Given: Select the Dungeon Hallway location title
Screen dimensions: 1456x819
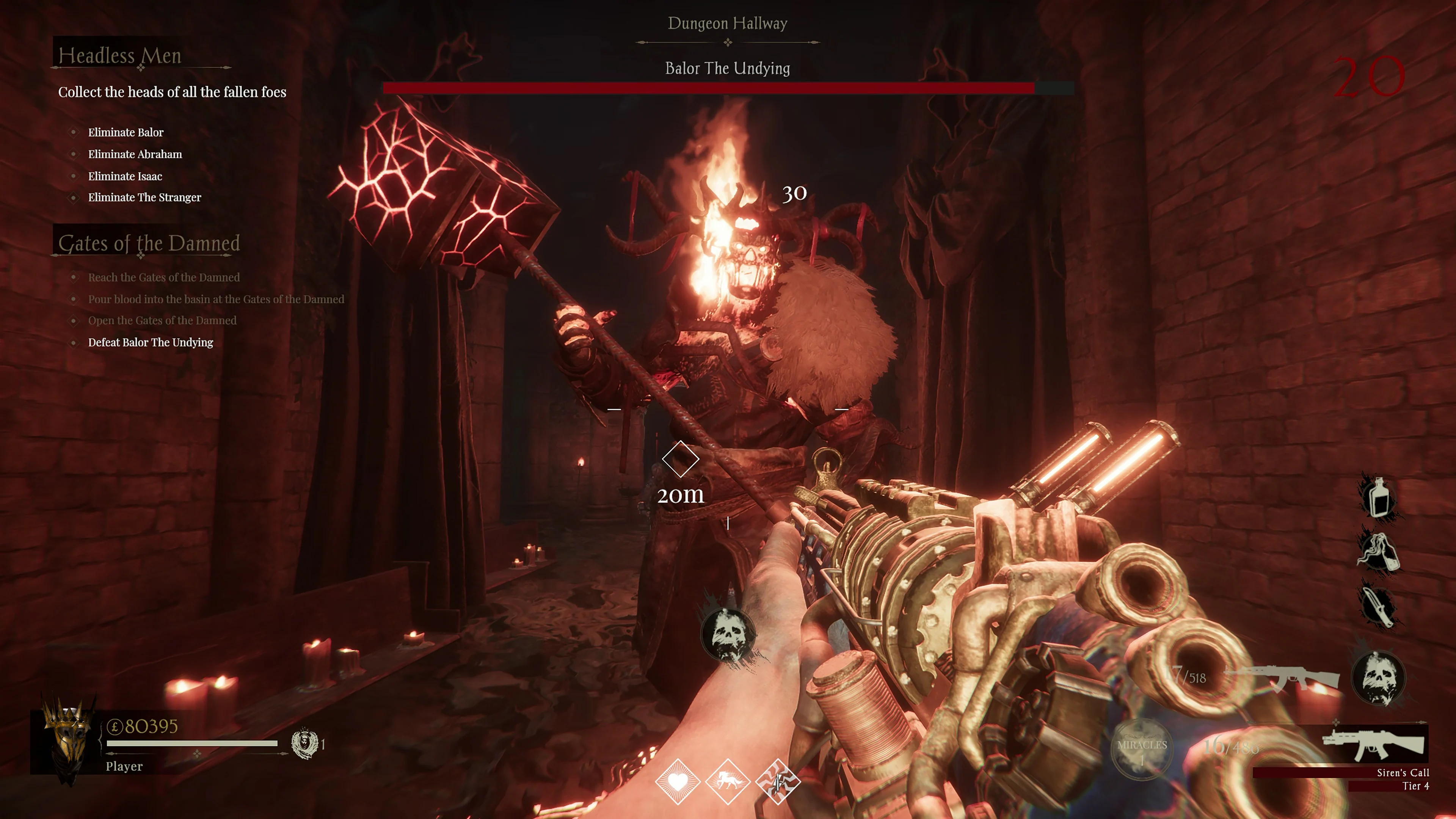Looking at the screenshot, I should 728,23.
